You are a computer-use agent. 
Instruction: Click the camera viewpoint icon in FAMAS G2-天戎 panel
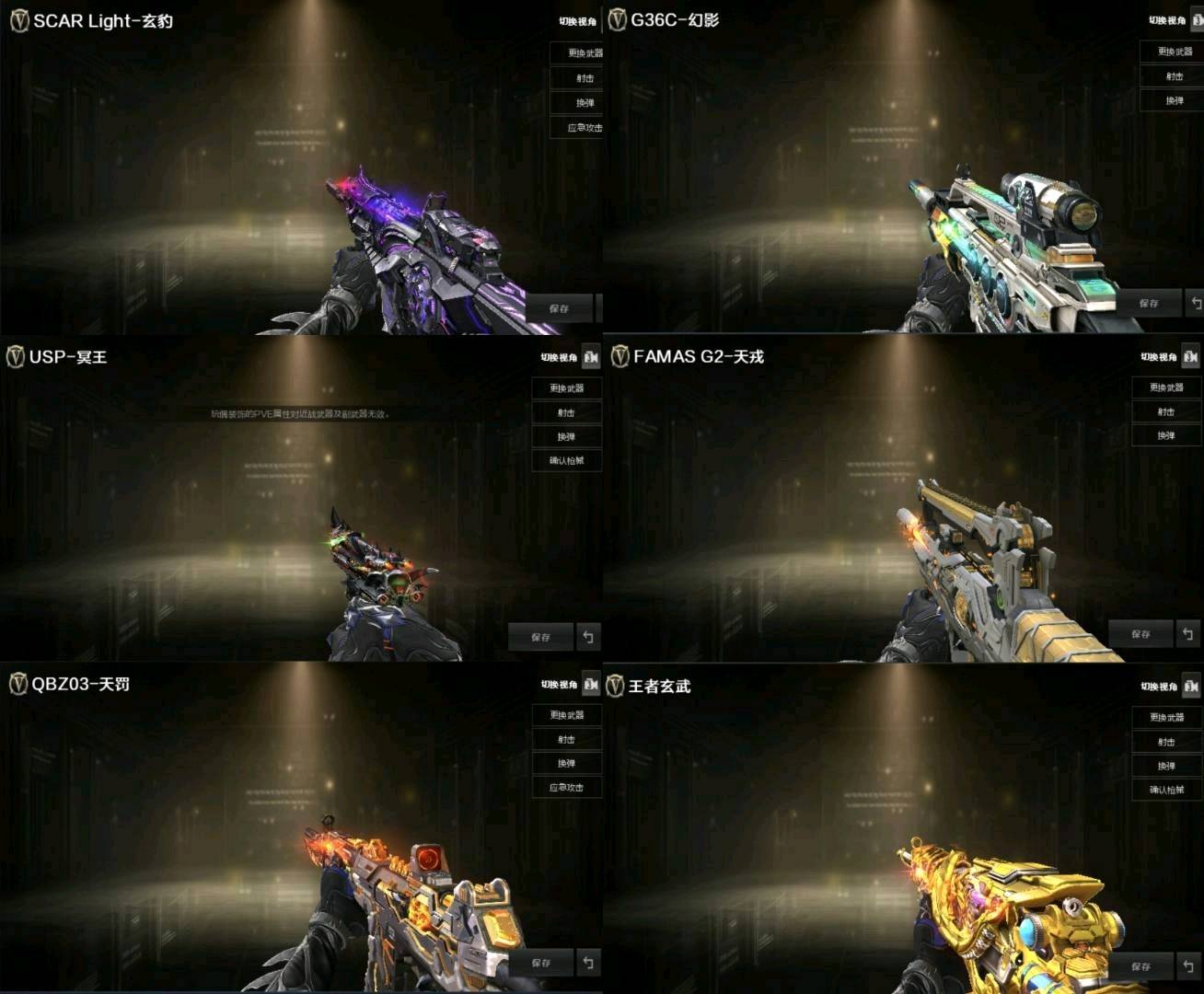click(1190, 356)
